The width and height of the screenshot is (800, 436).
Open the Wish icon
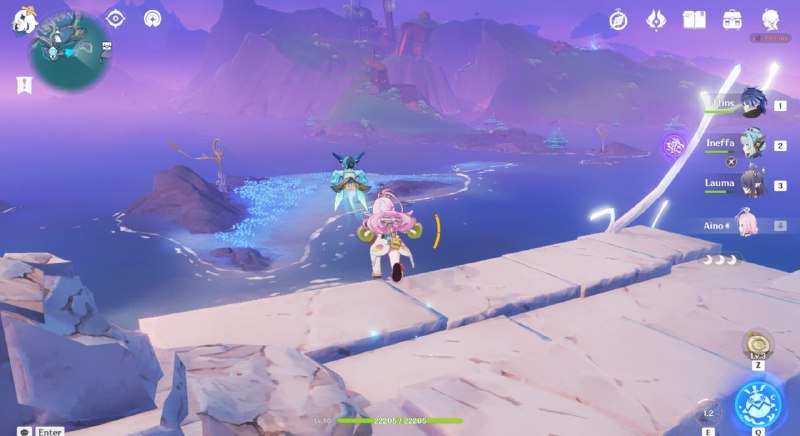point(656,19)
